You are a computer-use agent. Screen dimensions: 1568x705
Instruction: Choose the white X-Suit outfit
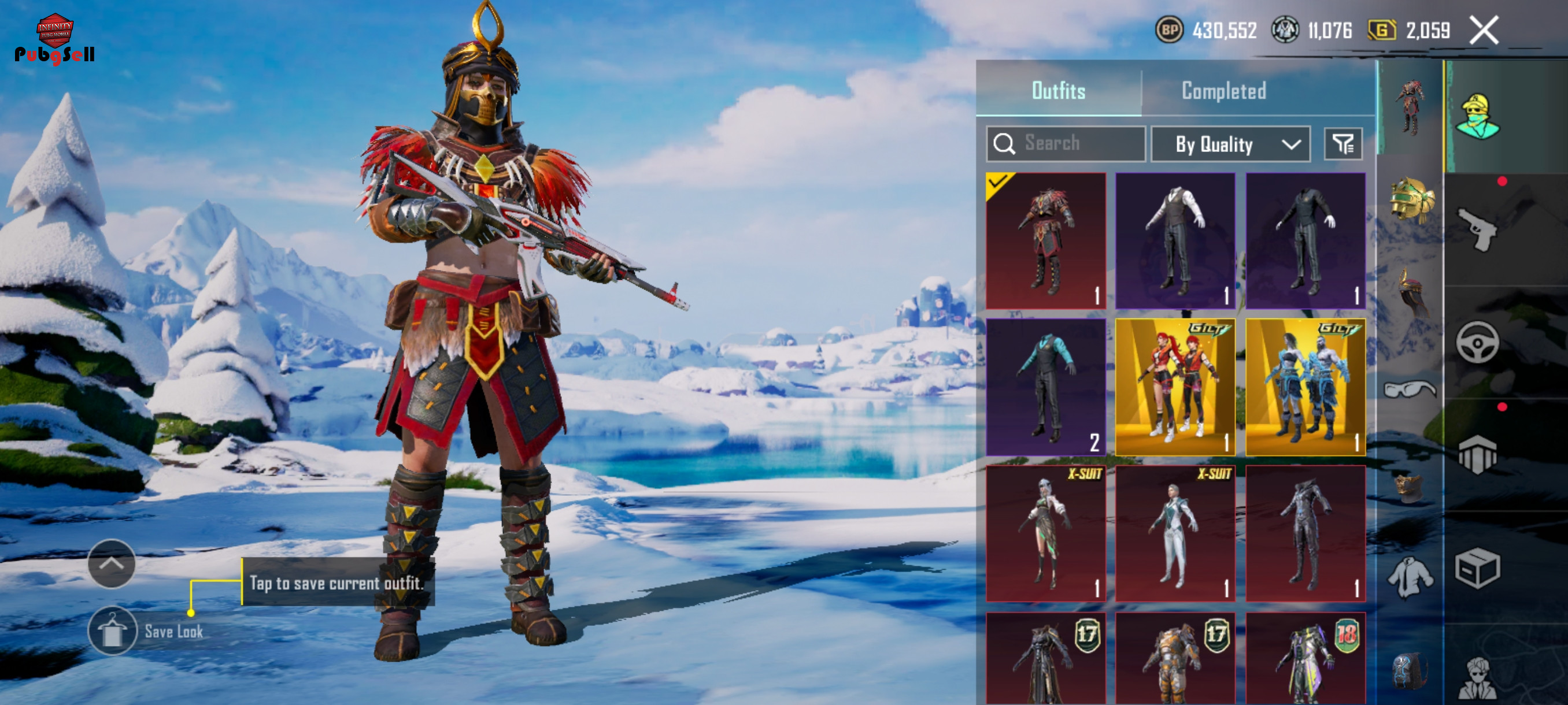point(1175,533)
